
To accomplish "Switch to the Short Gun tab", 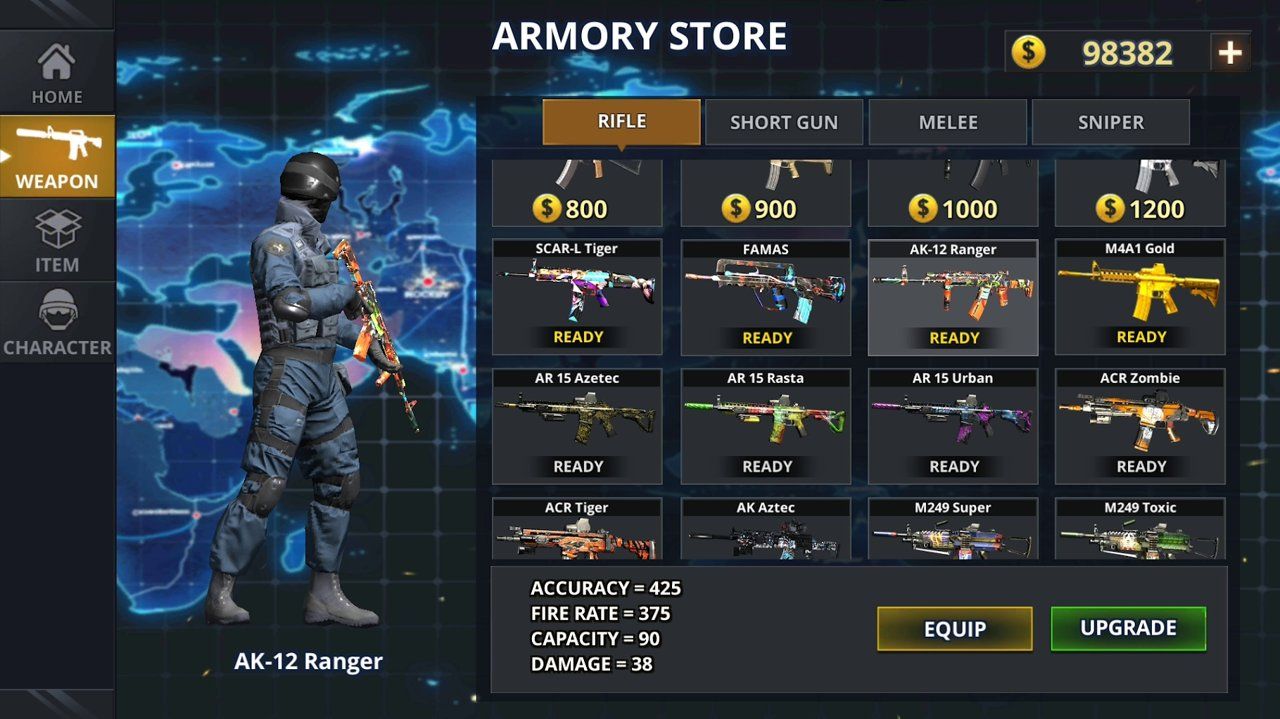I will click(784, 122).
